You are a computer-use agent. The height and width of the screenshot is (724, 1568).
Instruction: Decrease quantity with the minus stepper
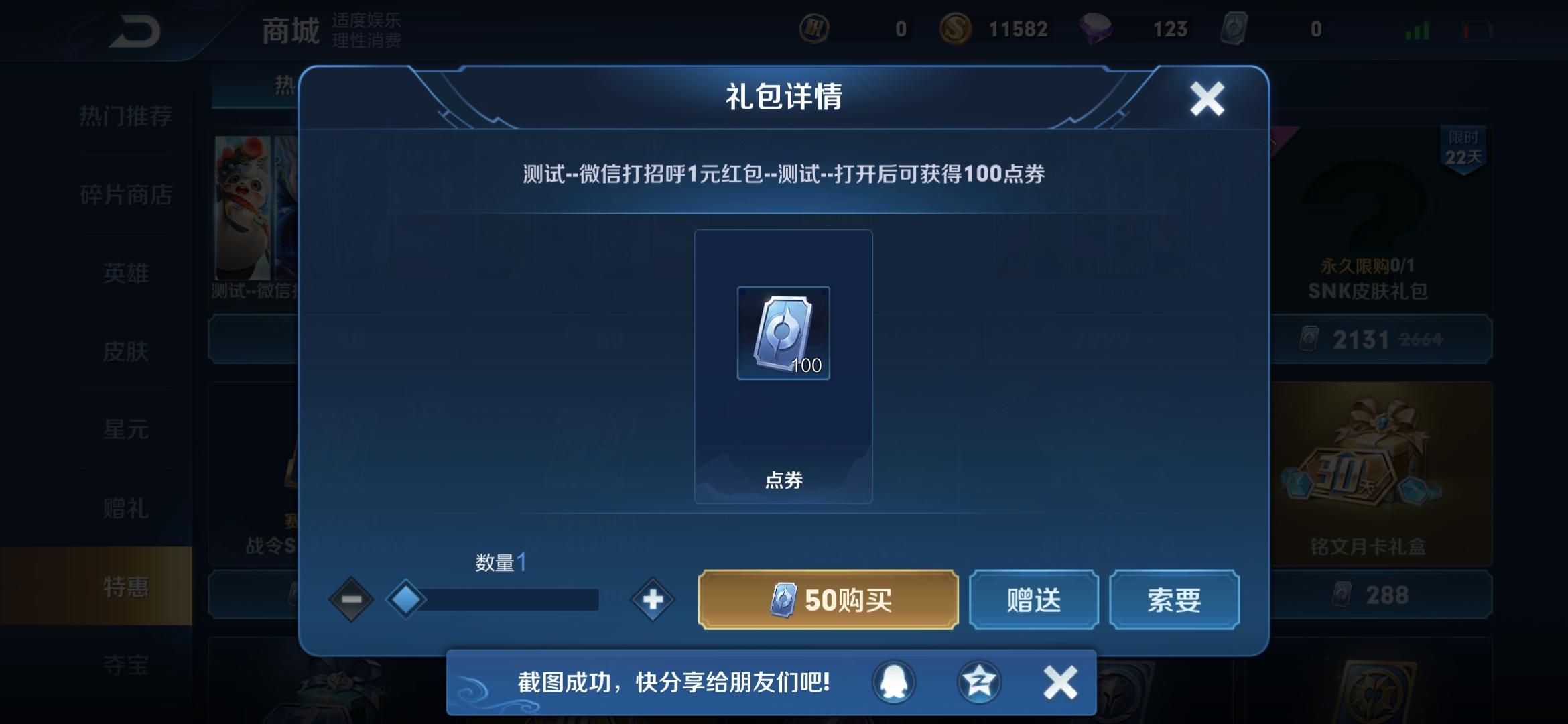pyautogui.click(x=351, y=600)
